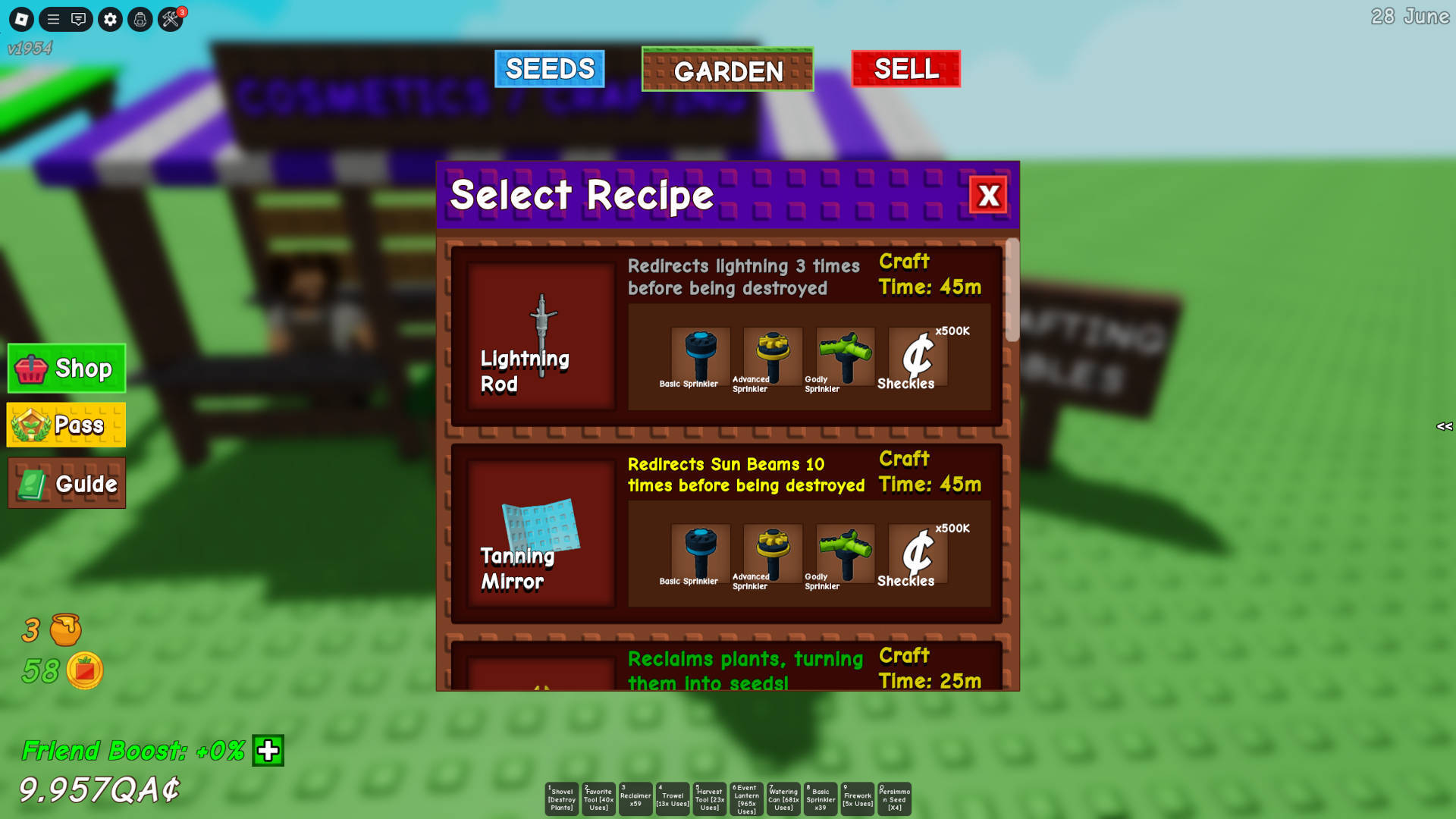
Task: Click the Sheckles cost icon in Lightning Rod recipe
Action: coord(915,356)
